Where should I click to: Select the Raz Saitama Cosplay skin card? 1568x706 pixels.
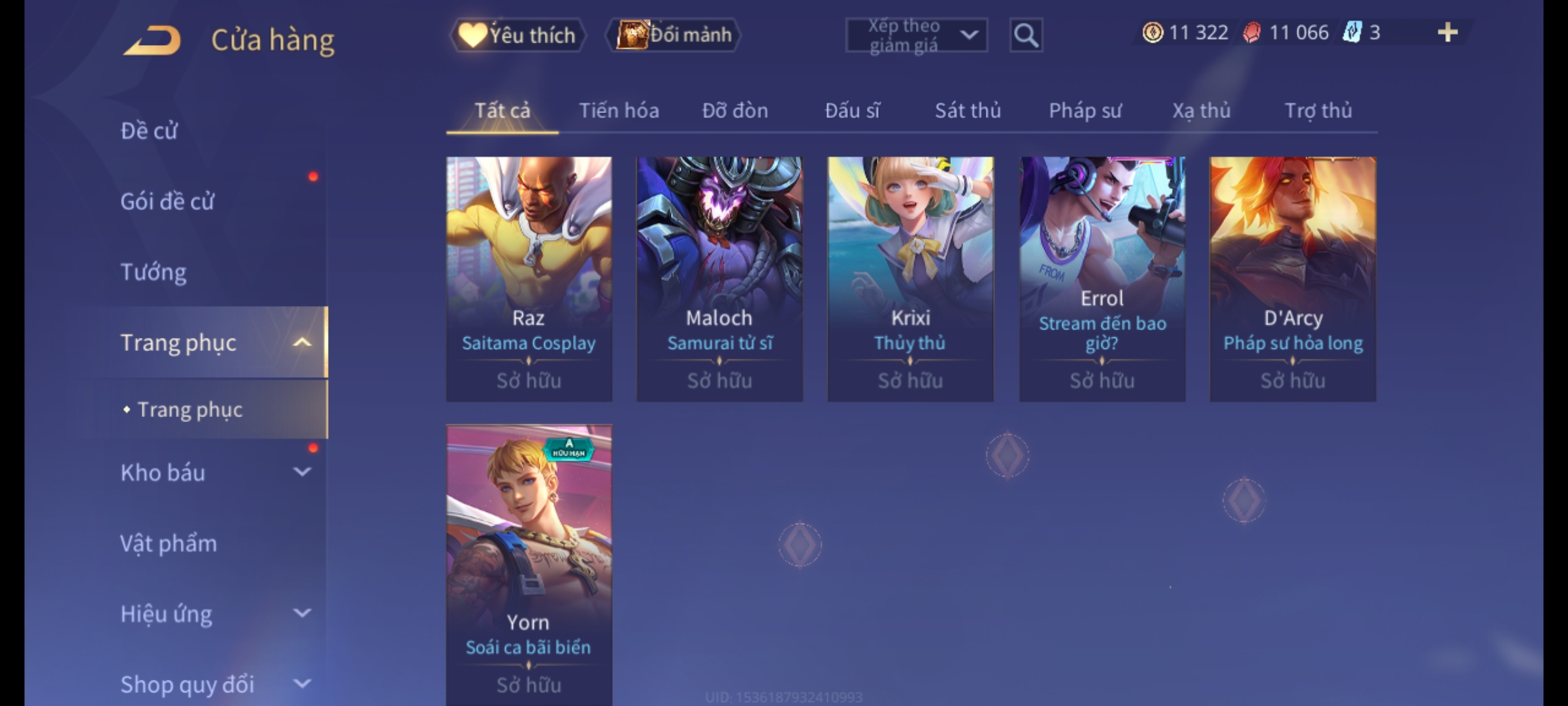click(529, 278)
